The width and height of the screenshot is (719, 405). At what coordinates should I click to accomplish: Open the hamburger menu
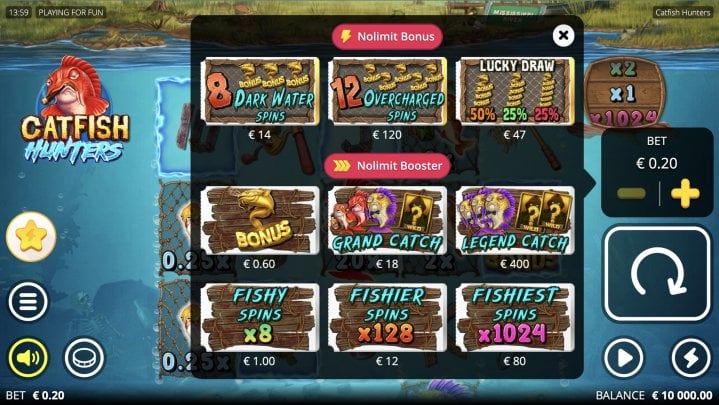point(28,301)
